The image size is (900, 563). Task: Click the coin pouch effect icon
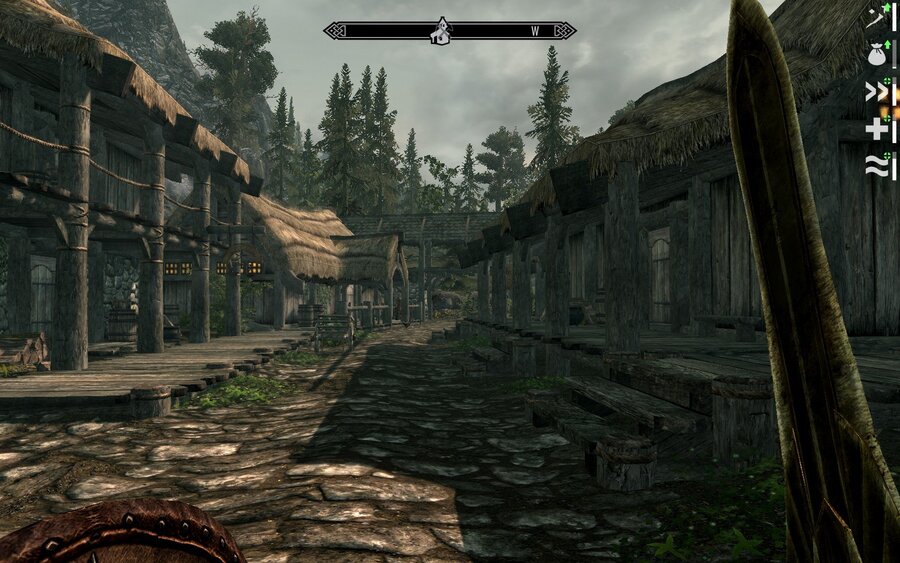pos(876,54)
